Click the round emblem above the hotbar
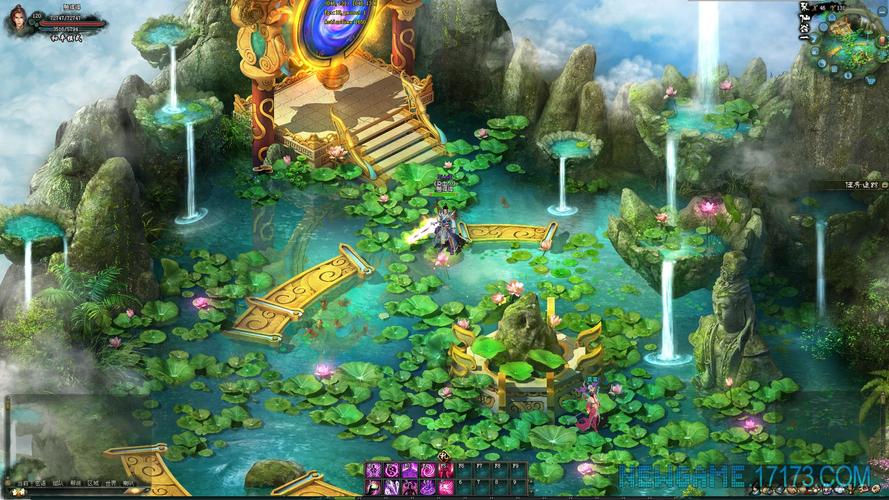Viewport: 889px width, 500px height. coord(443,456)
